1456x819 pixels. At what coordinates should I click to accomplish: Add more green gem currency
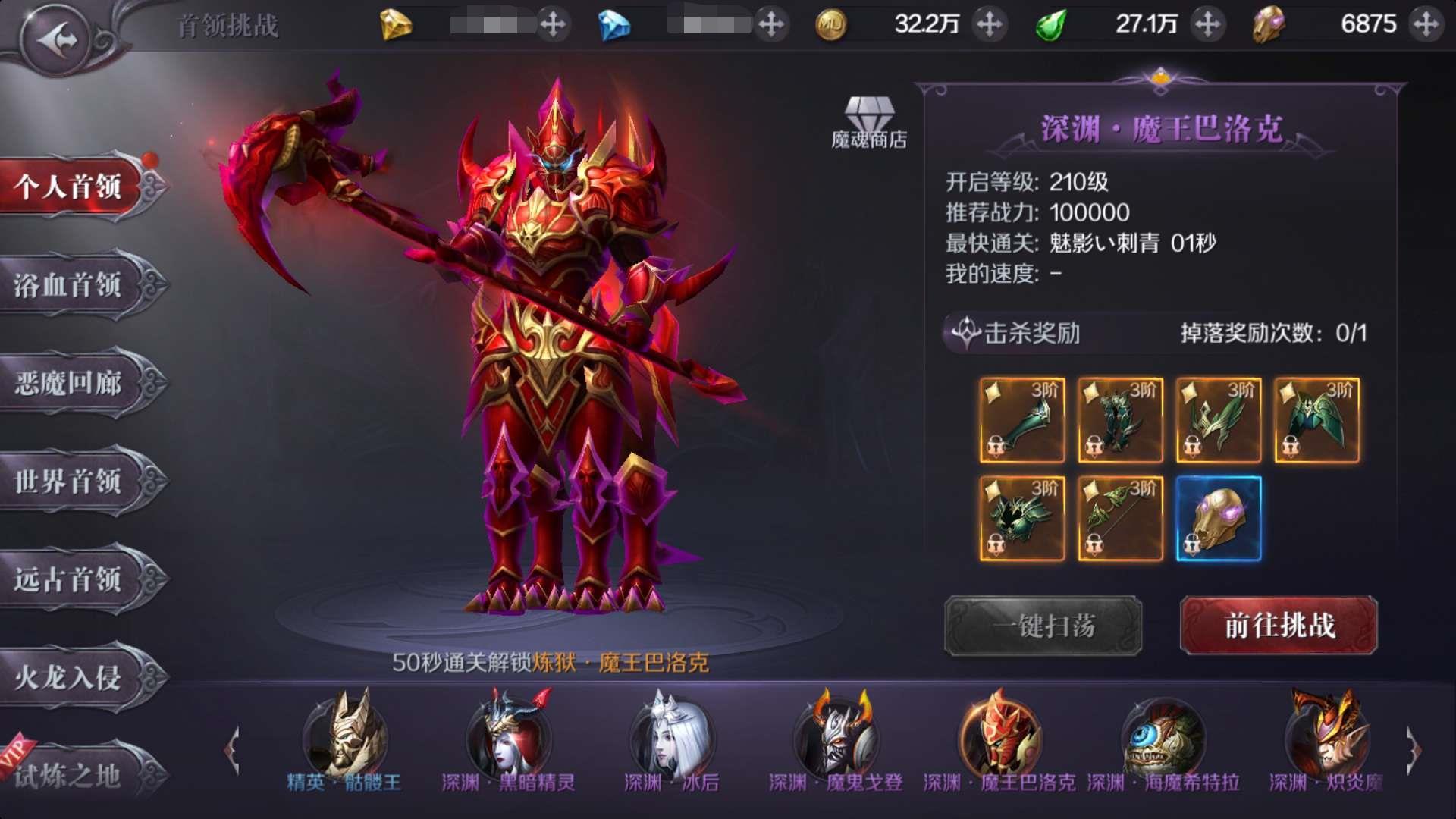point(1208,24)
